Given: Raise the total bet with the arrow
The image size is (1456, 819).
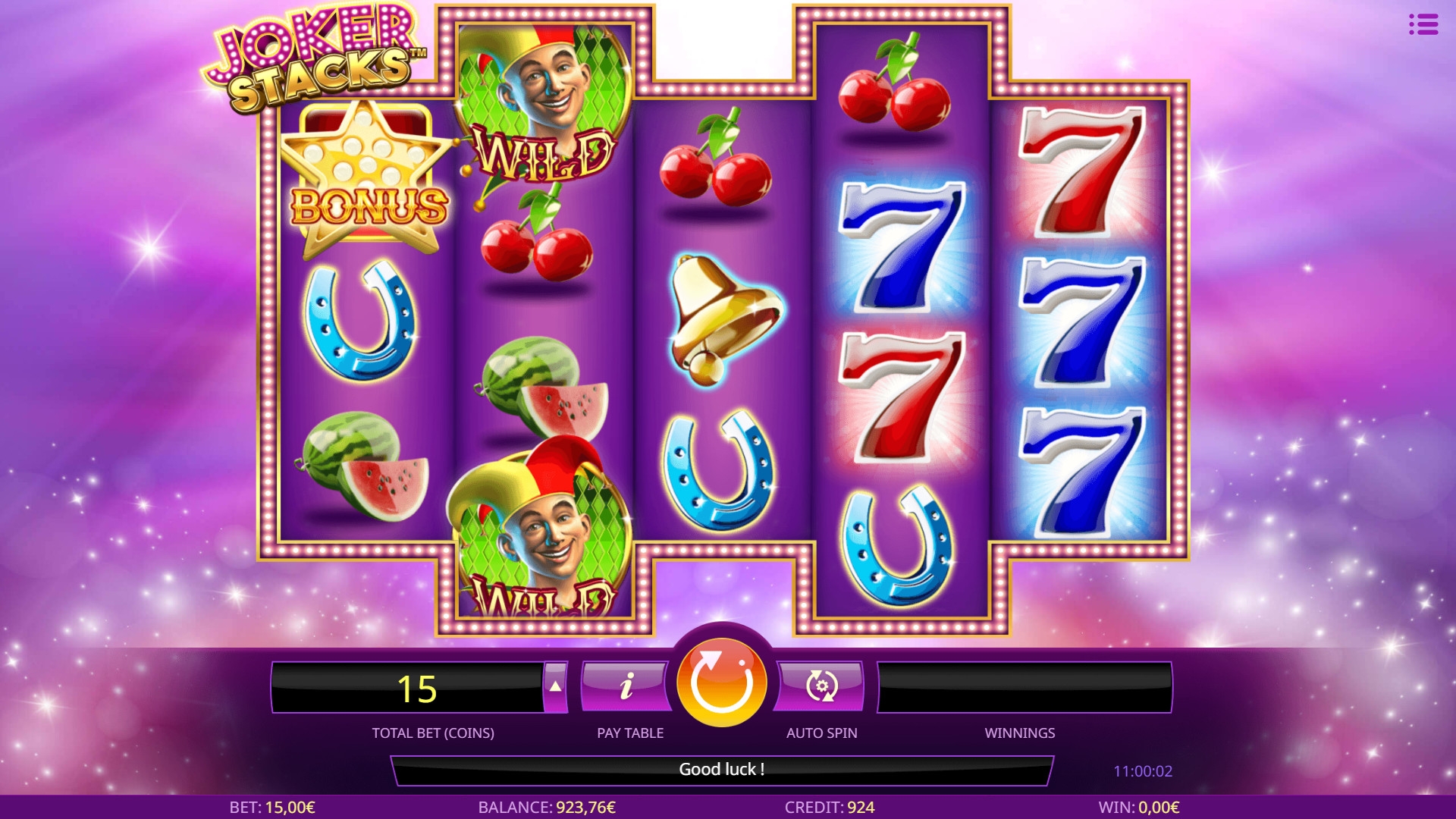Looking at the screenshot, I should 556,687.
